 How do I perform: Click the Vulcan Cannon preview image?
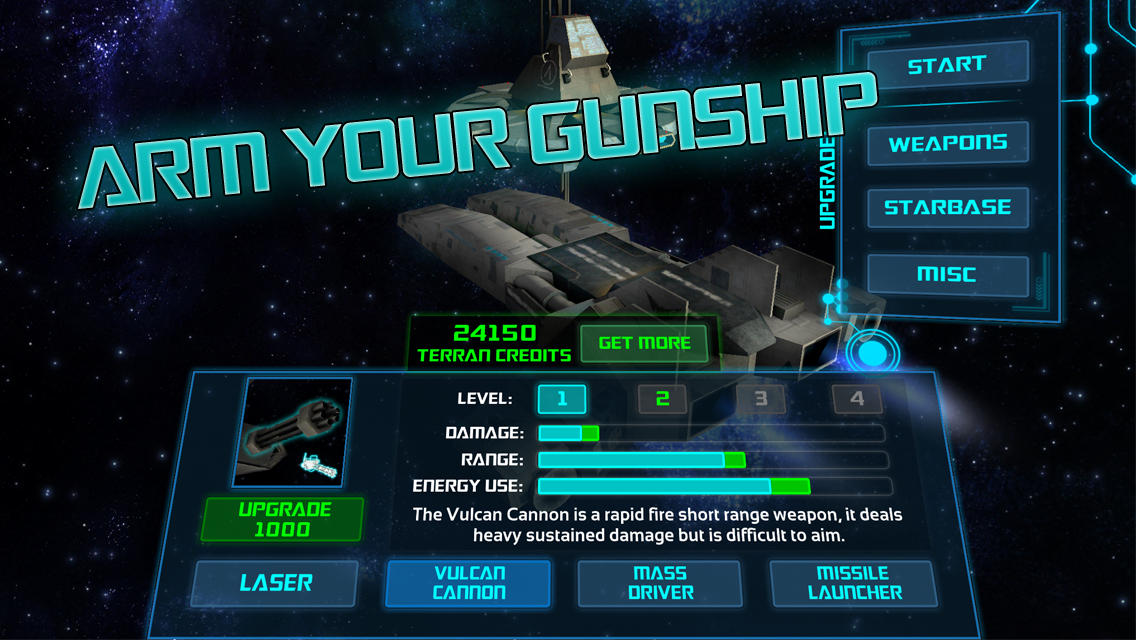(293, 432)
